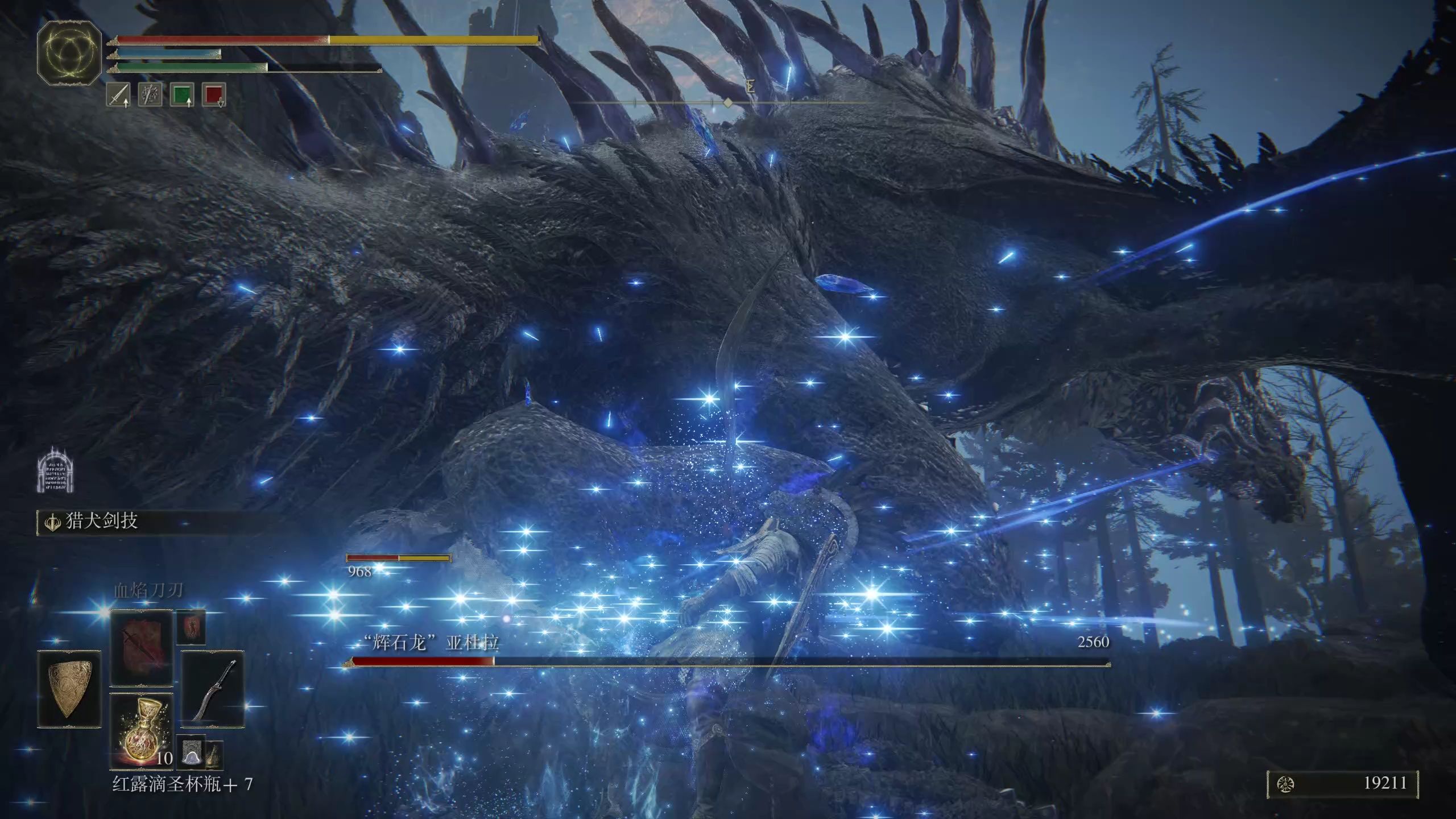Select the Bloodflame Blade spell slot
The height and width of the screenshot is (819, 1456).
[142, 648]
